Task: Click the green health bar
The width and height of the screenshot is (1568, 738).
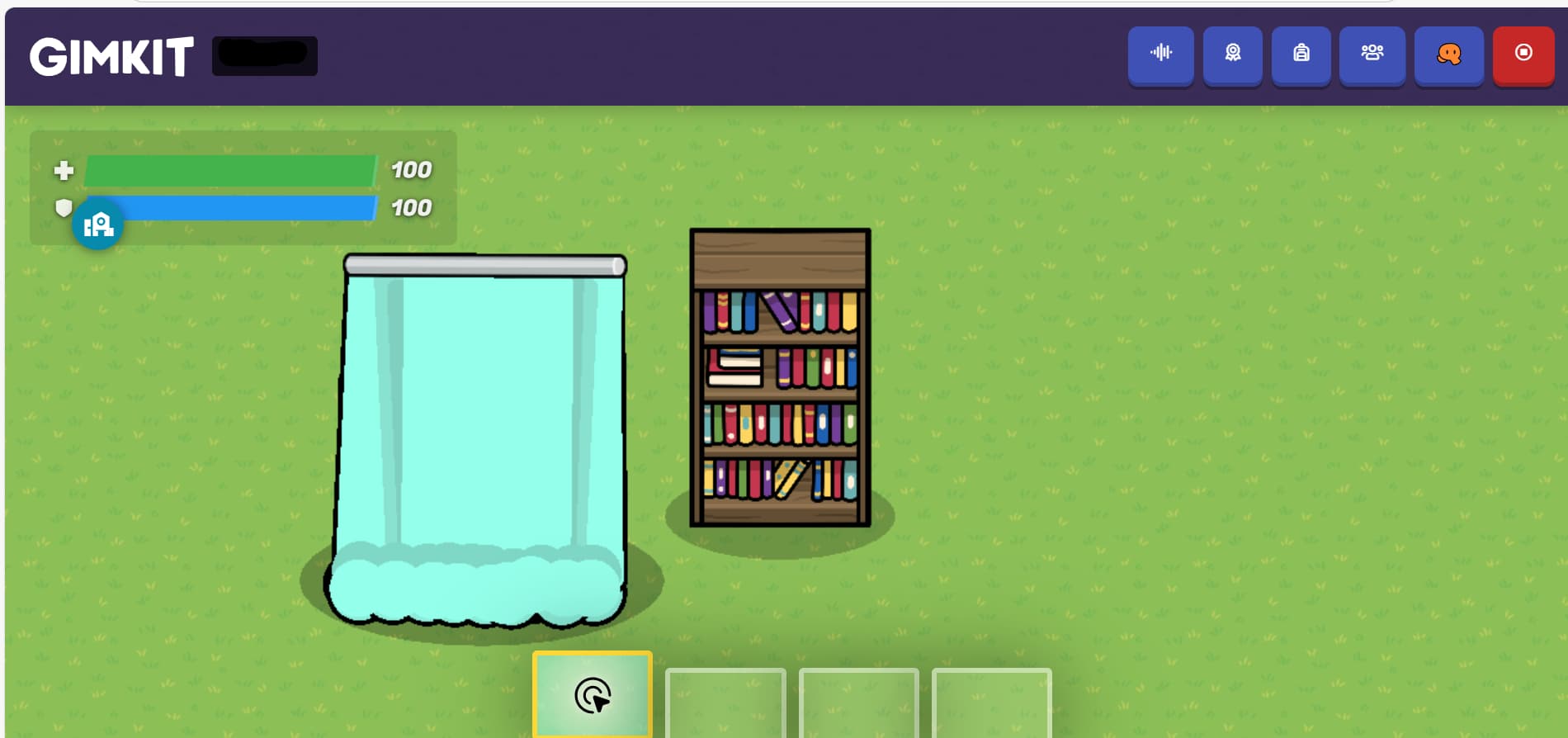Action: click(x=231, y=170)
